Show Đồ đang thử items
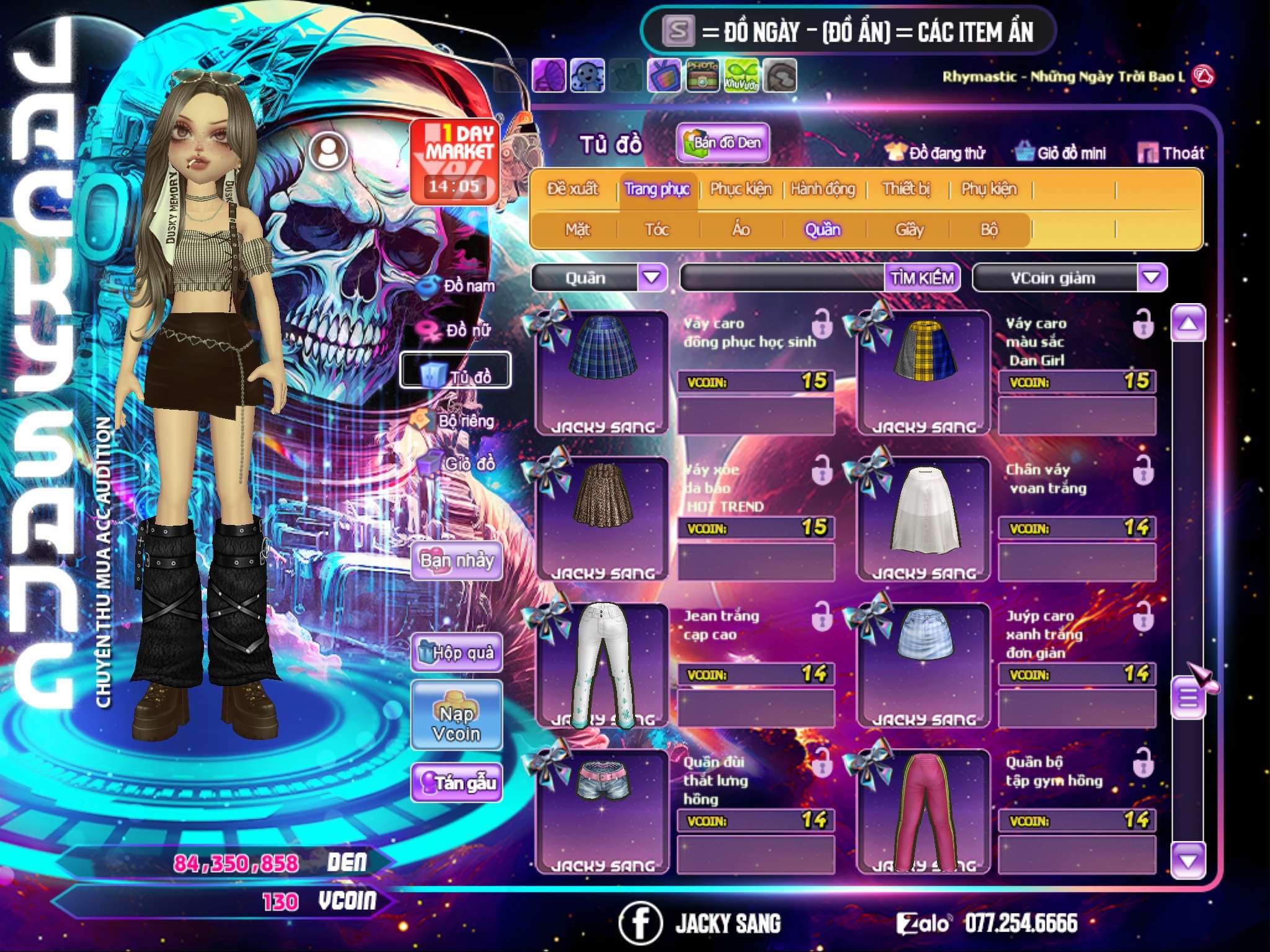 pyautogui.click(x=935, y=153)
